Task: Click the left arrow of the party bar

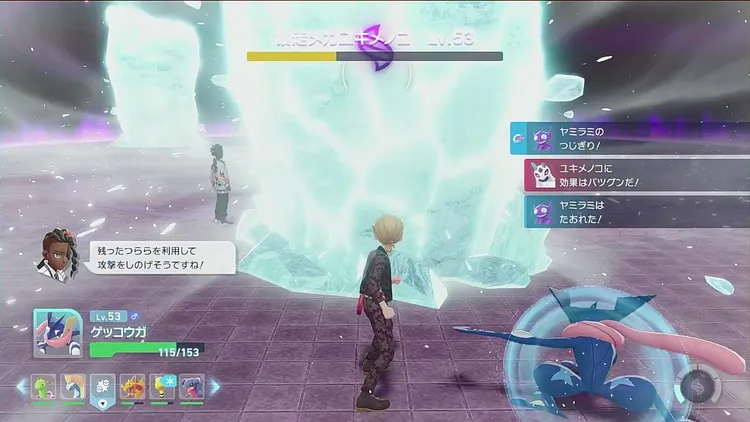Action: pos(21,387)
